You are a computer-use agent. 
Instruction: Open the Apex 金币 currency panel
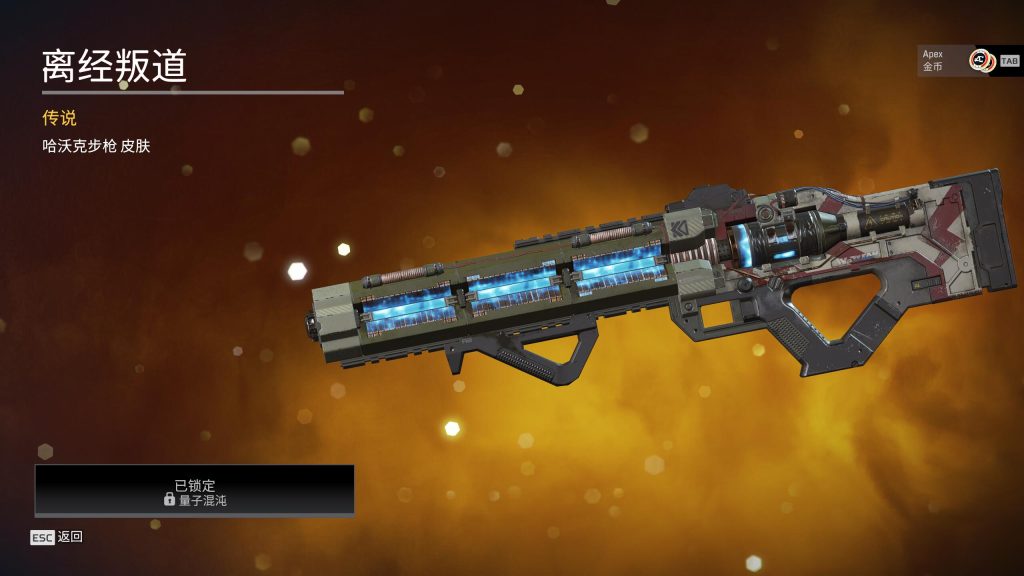point(956,61)
